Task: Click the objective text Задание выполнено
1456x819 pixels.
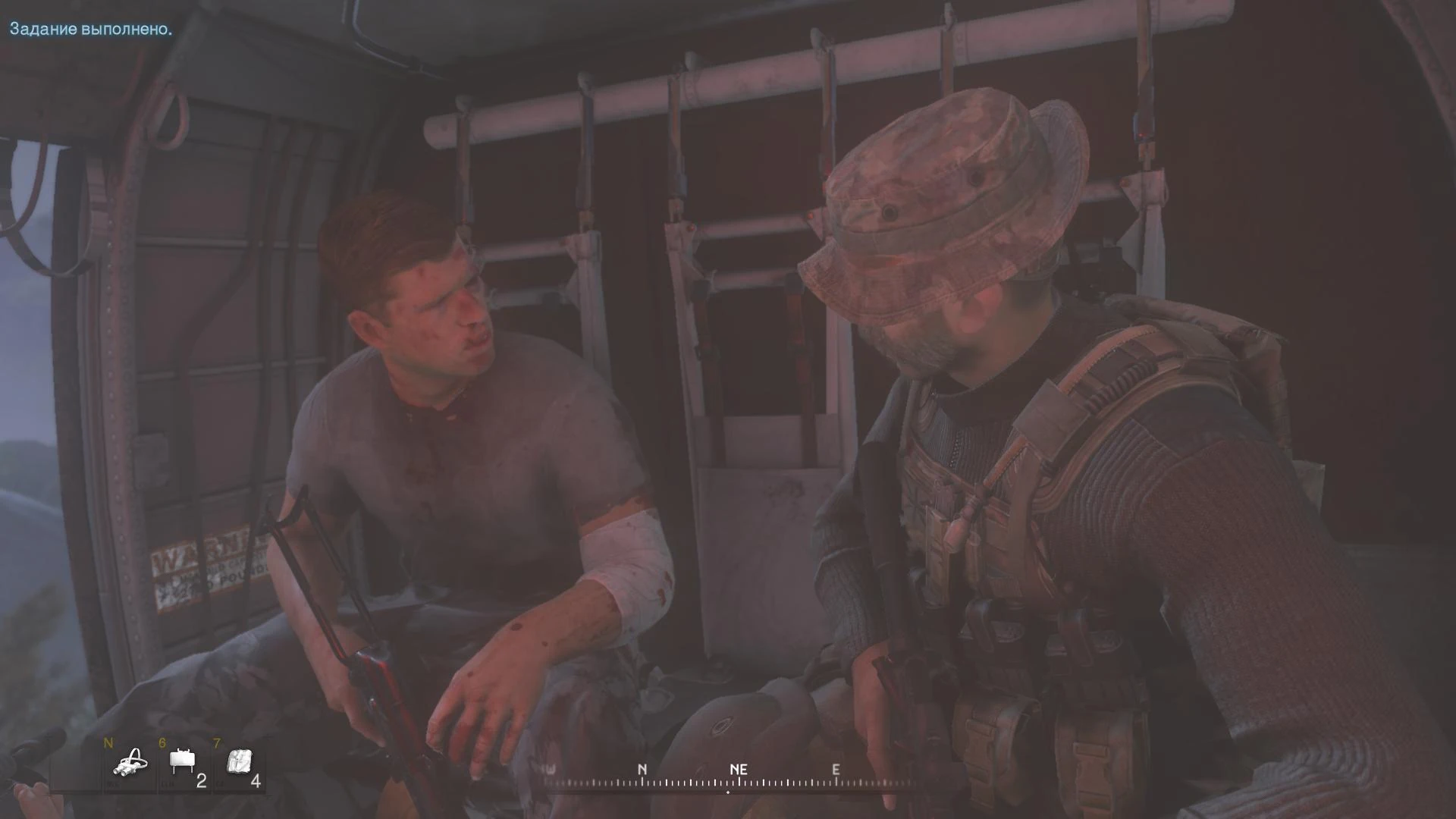Action: 91,30
